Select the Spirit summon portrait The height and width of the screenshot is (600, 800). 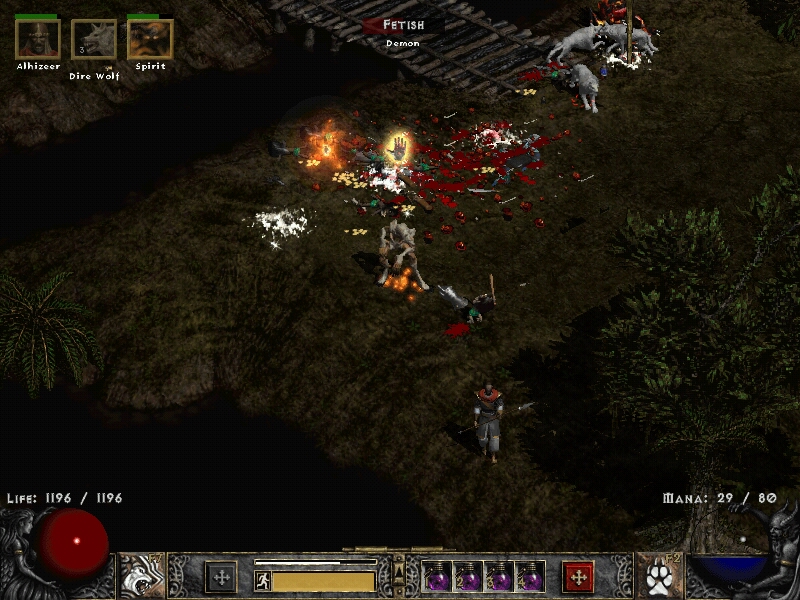[x=150, y=39]
